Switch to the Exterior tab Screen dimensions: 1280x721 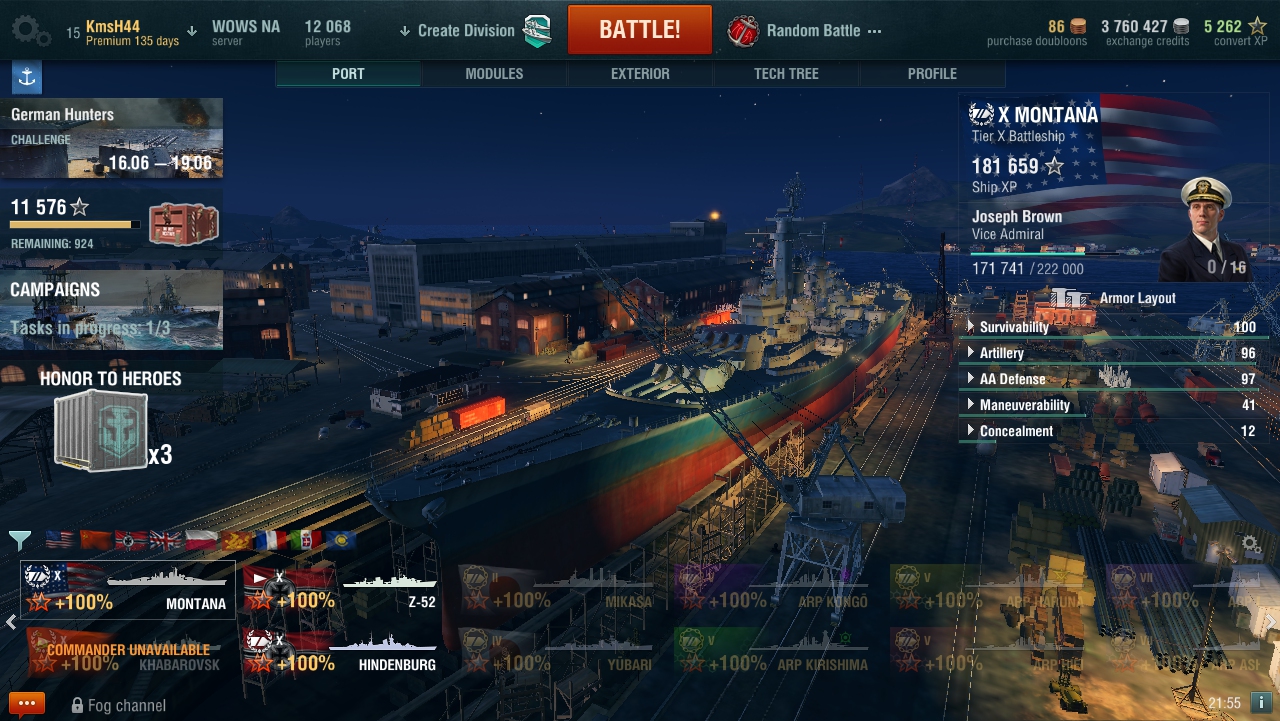[640, 74]
